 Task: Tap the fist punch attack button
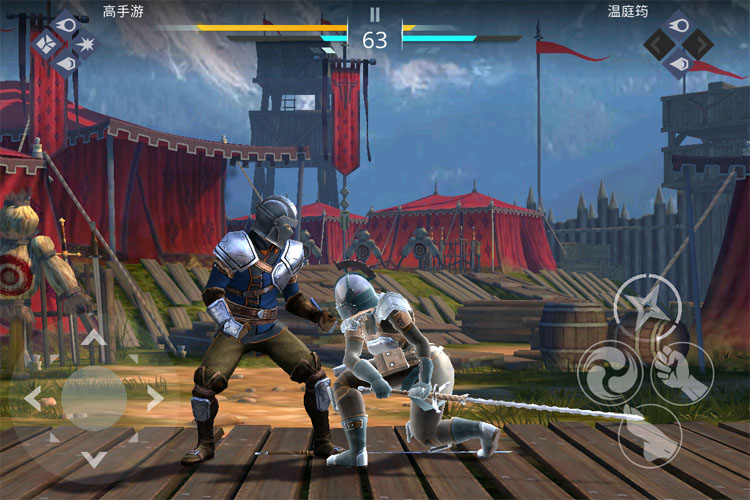click(682, 373)
